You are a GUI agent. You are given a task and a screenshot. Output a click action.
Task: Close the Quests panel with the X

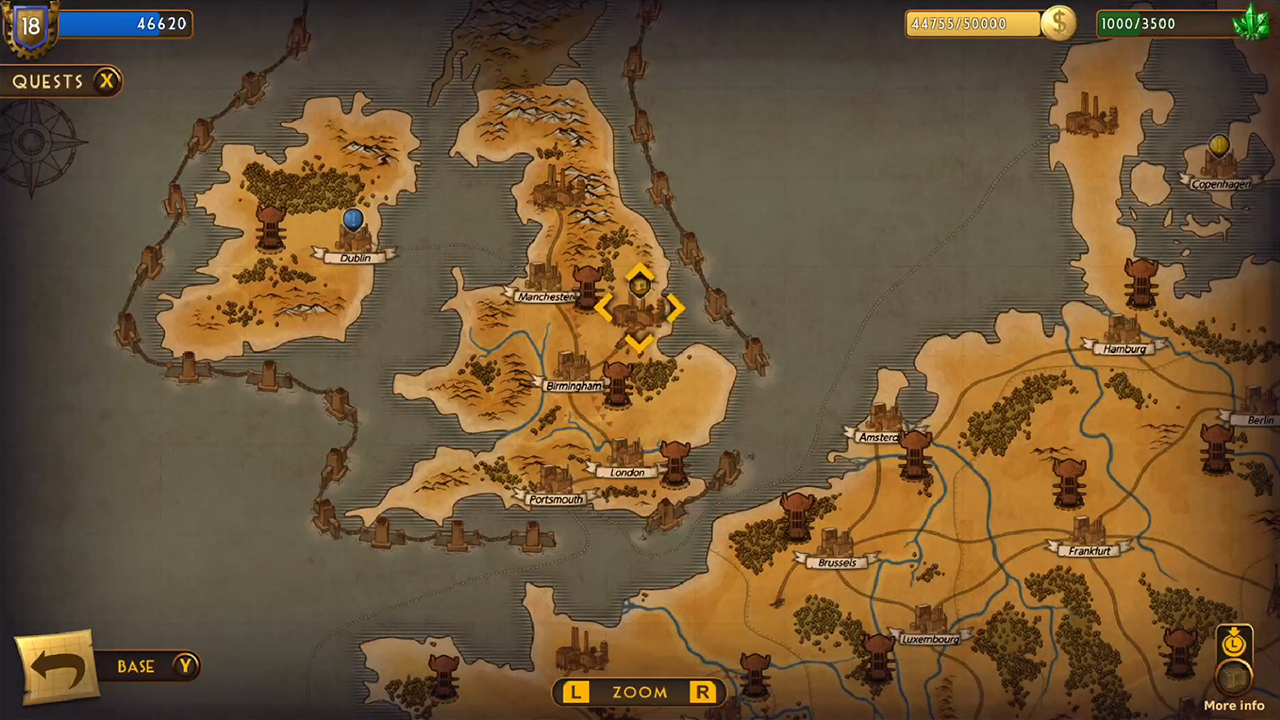[107, 81]
